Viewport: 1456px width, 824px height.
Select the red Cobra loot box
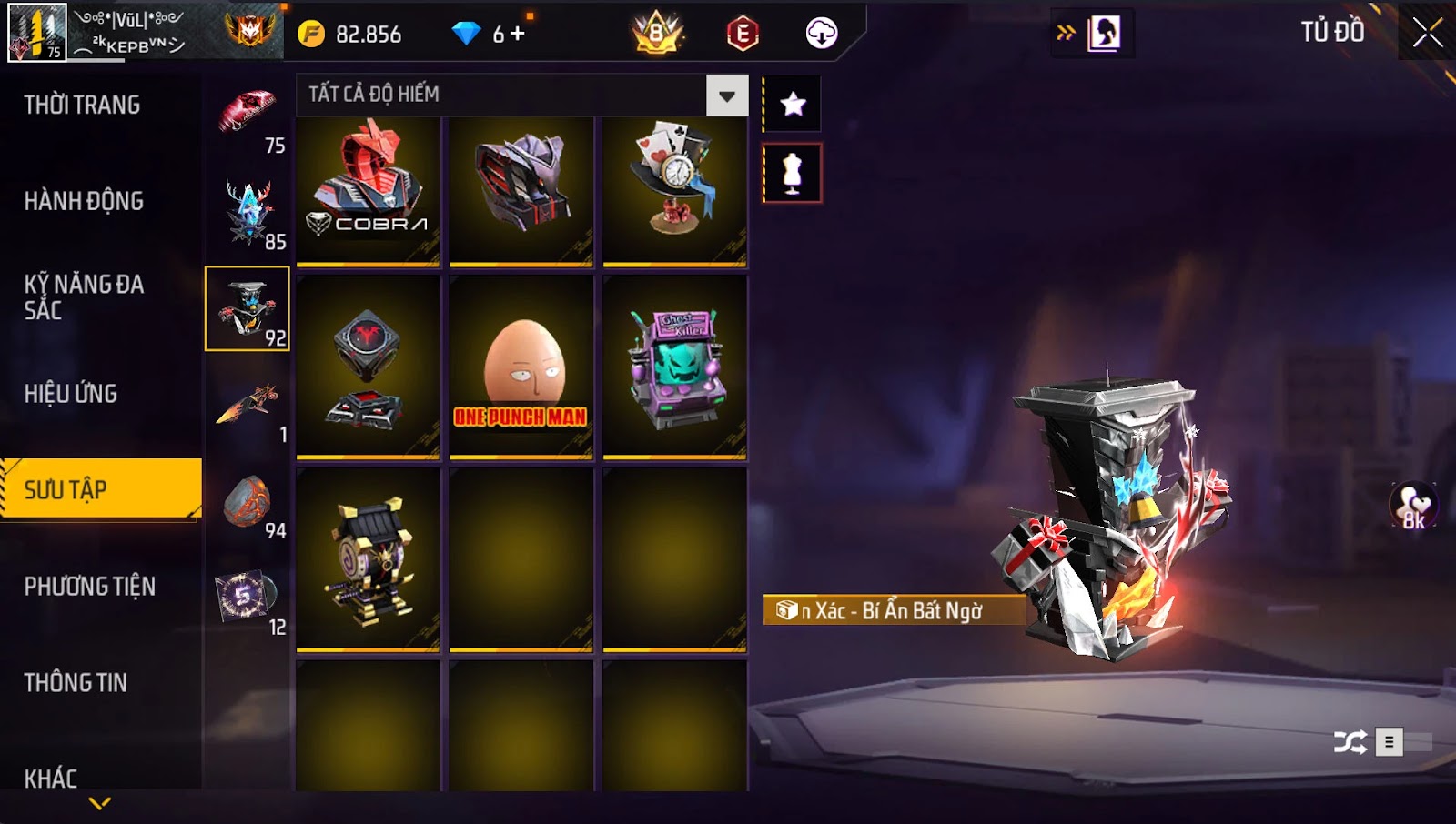368,191
